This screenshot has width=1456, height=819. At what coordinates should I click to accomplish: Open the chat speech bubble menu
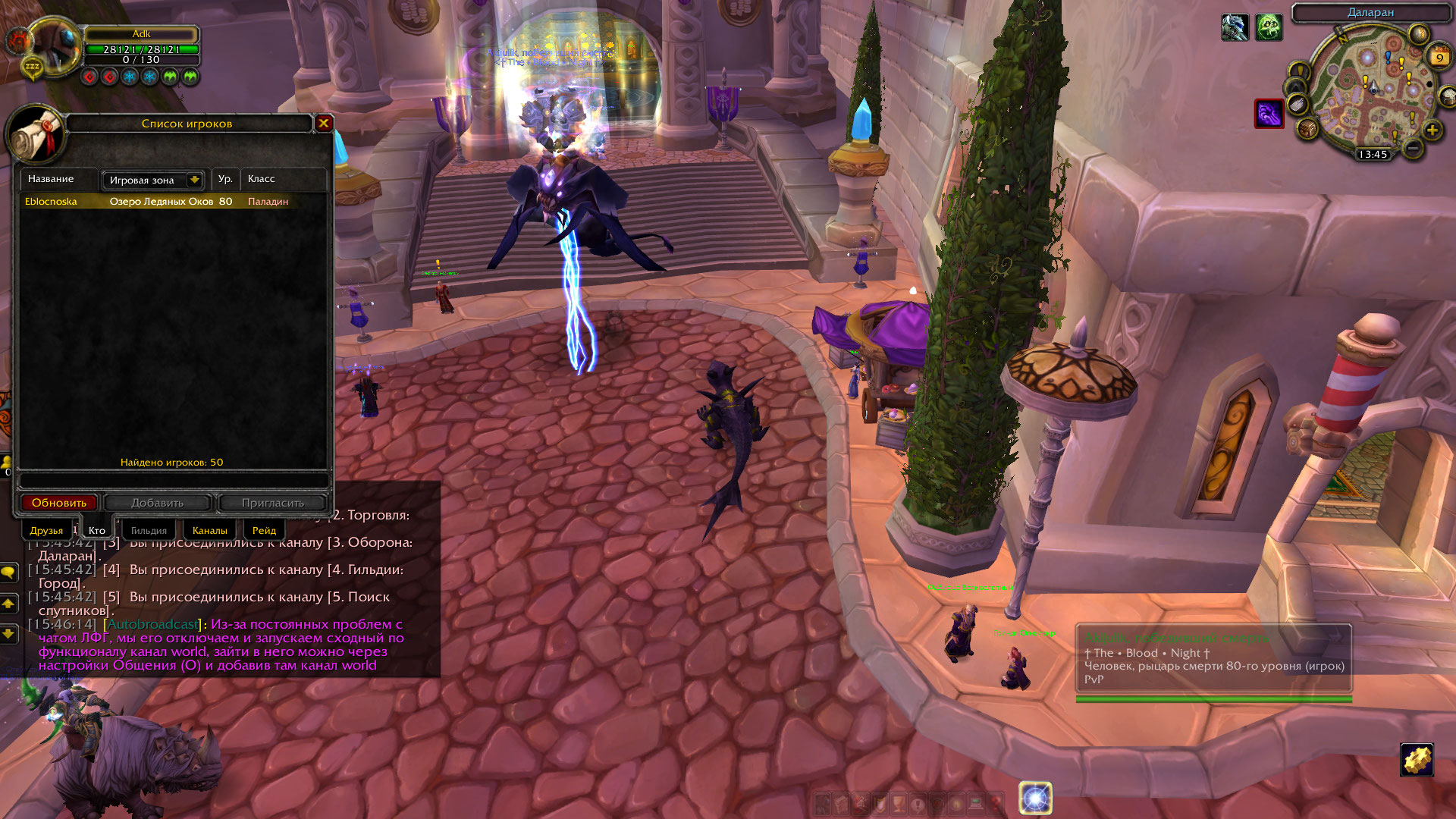click(x=9, y=573)
